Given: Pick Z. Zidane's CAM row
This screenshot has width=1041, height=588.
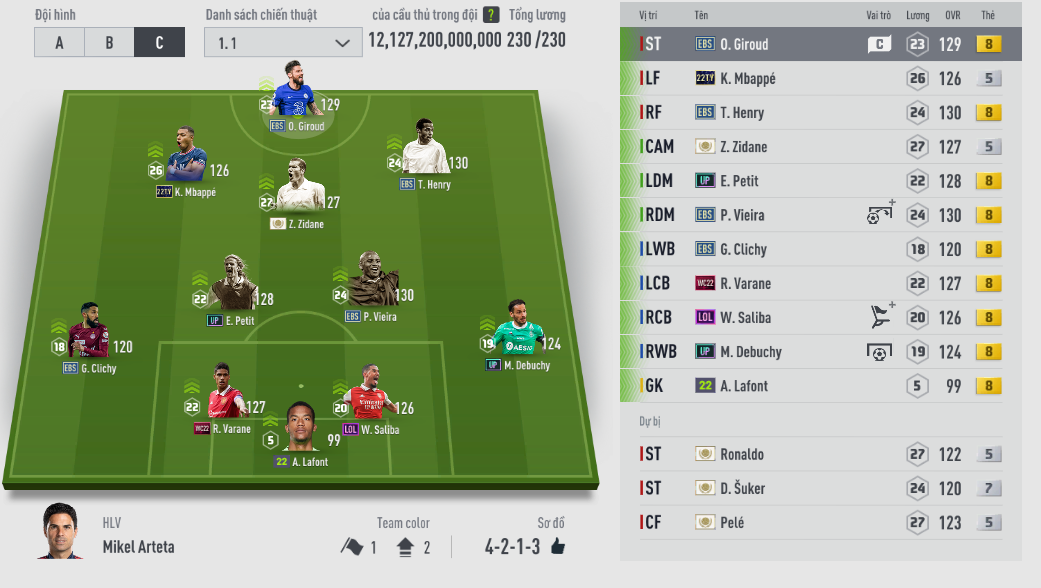Looking at the screenshot, I should [x=820, y=146].
